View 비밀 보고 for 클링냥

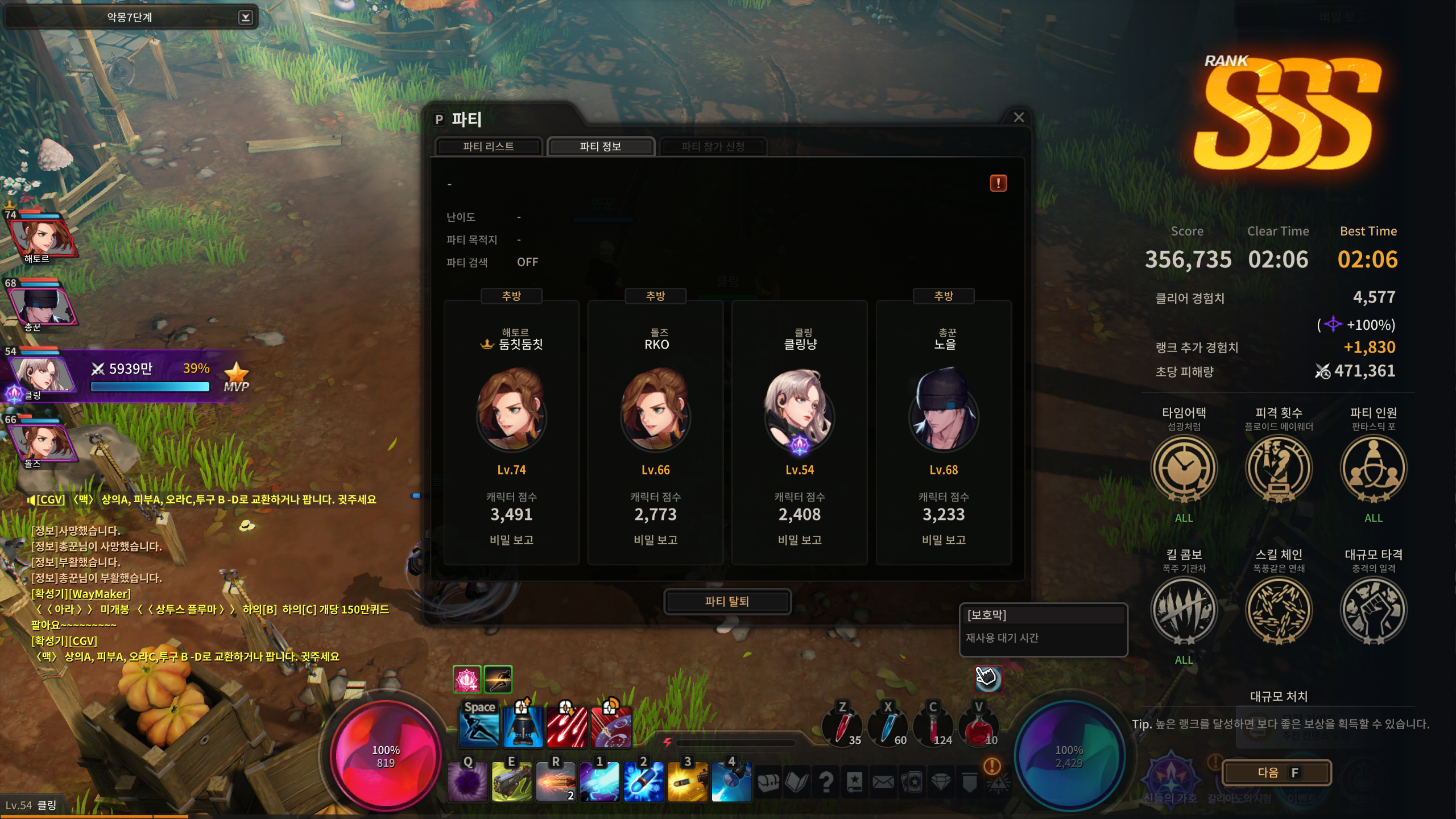tap(800, 540)
